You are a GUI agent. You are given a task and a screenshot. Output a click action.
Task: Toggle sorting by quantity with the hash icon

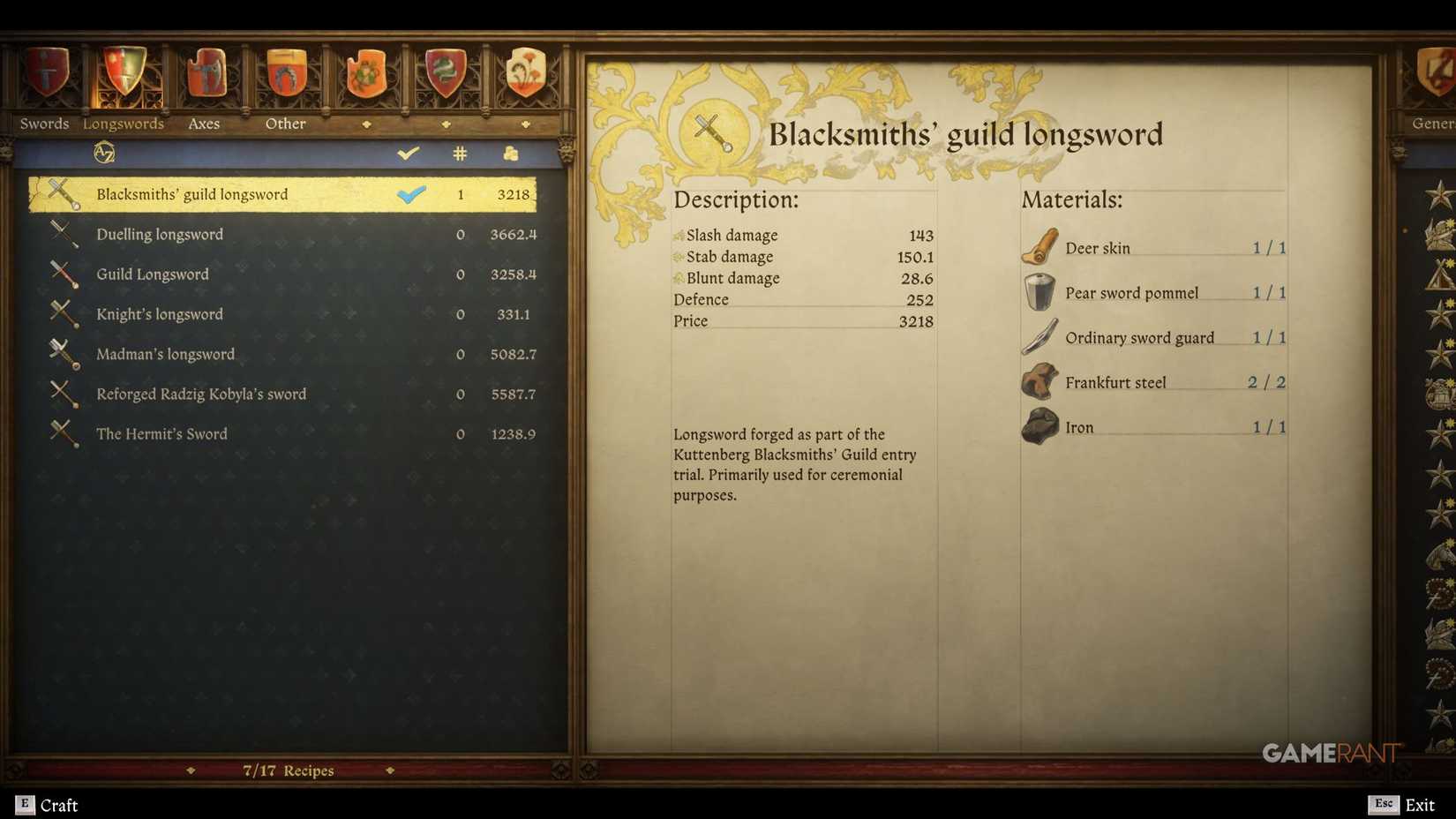pos(459,152)
